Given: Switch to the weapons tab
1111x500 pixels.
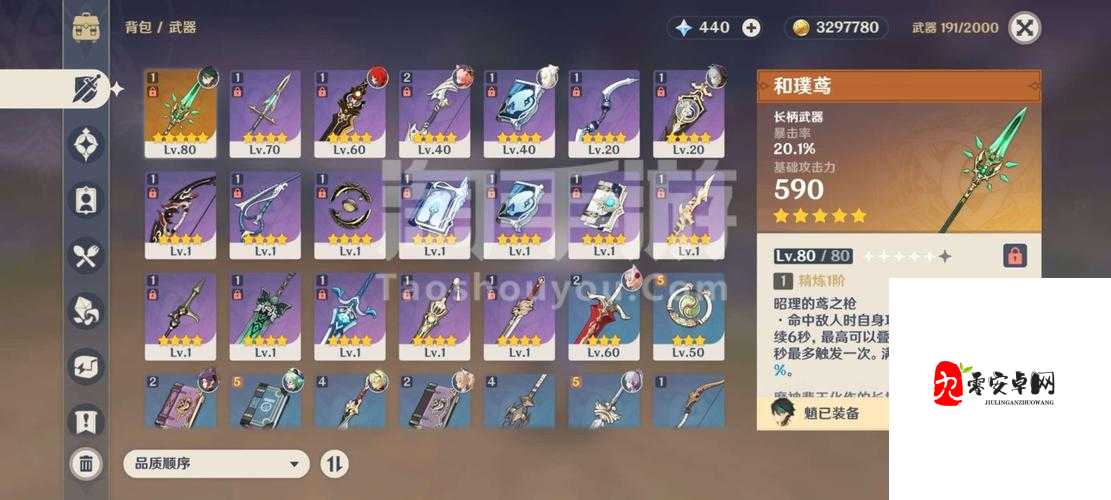Looking at the screenshot, I should tap(86, 89).
